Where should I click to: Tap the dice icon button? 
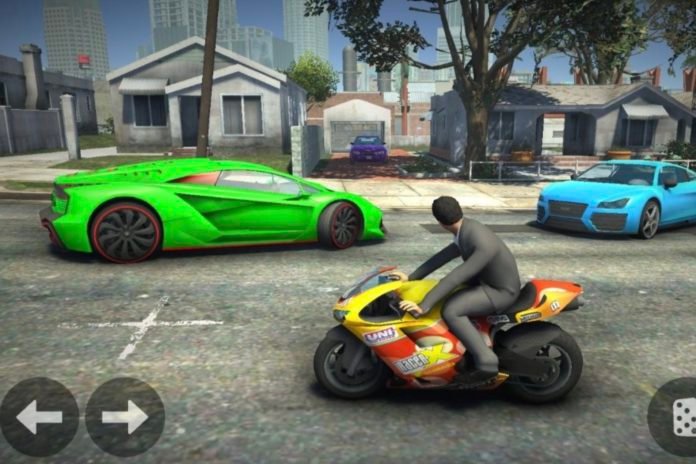(681, 417)
